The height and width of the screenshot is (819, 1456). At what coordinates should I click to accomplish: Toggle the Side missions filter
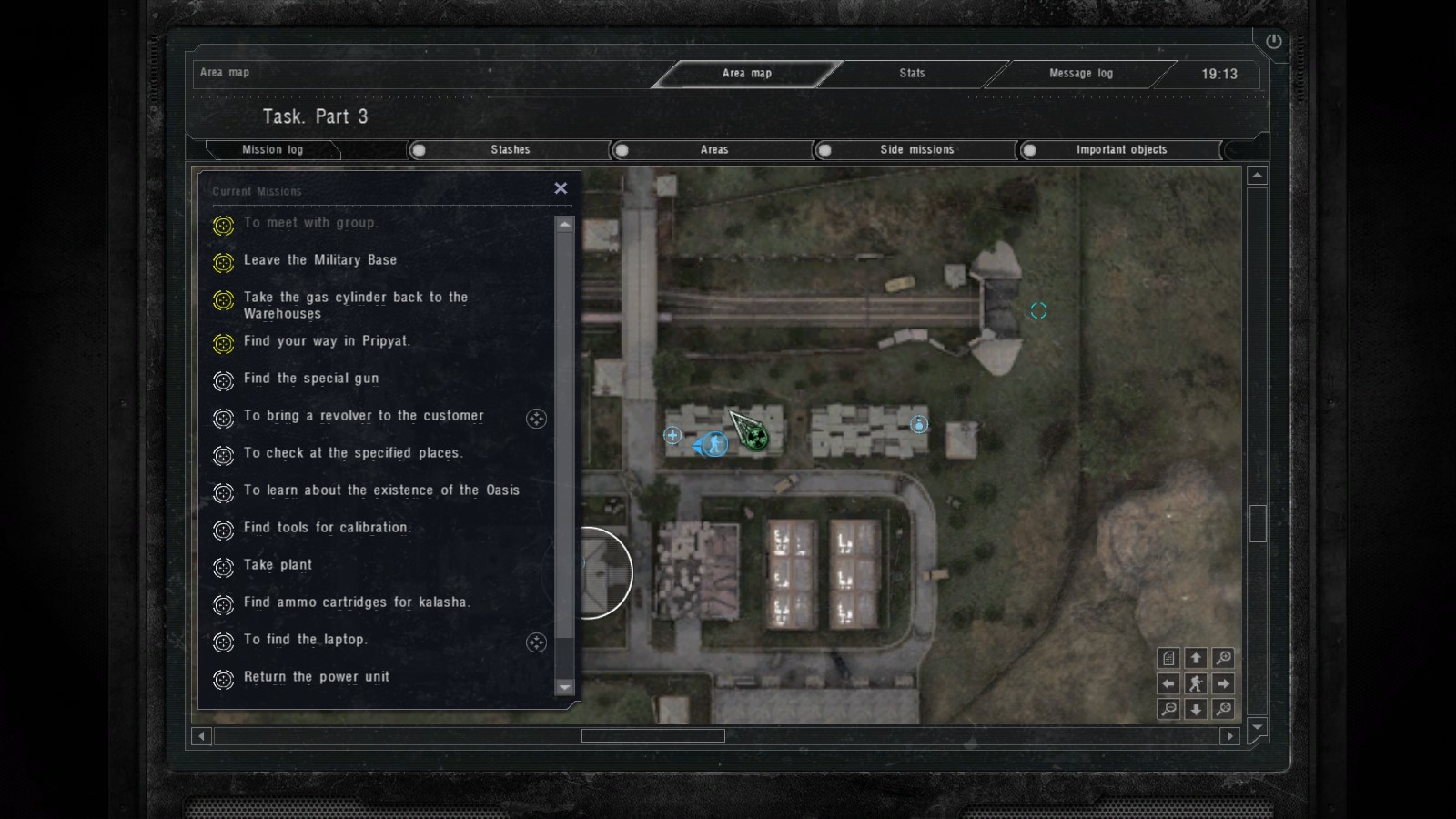(825, 150)
